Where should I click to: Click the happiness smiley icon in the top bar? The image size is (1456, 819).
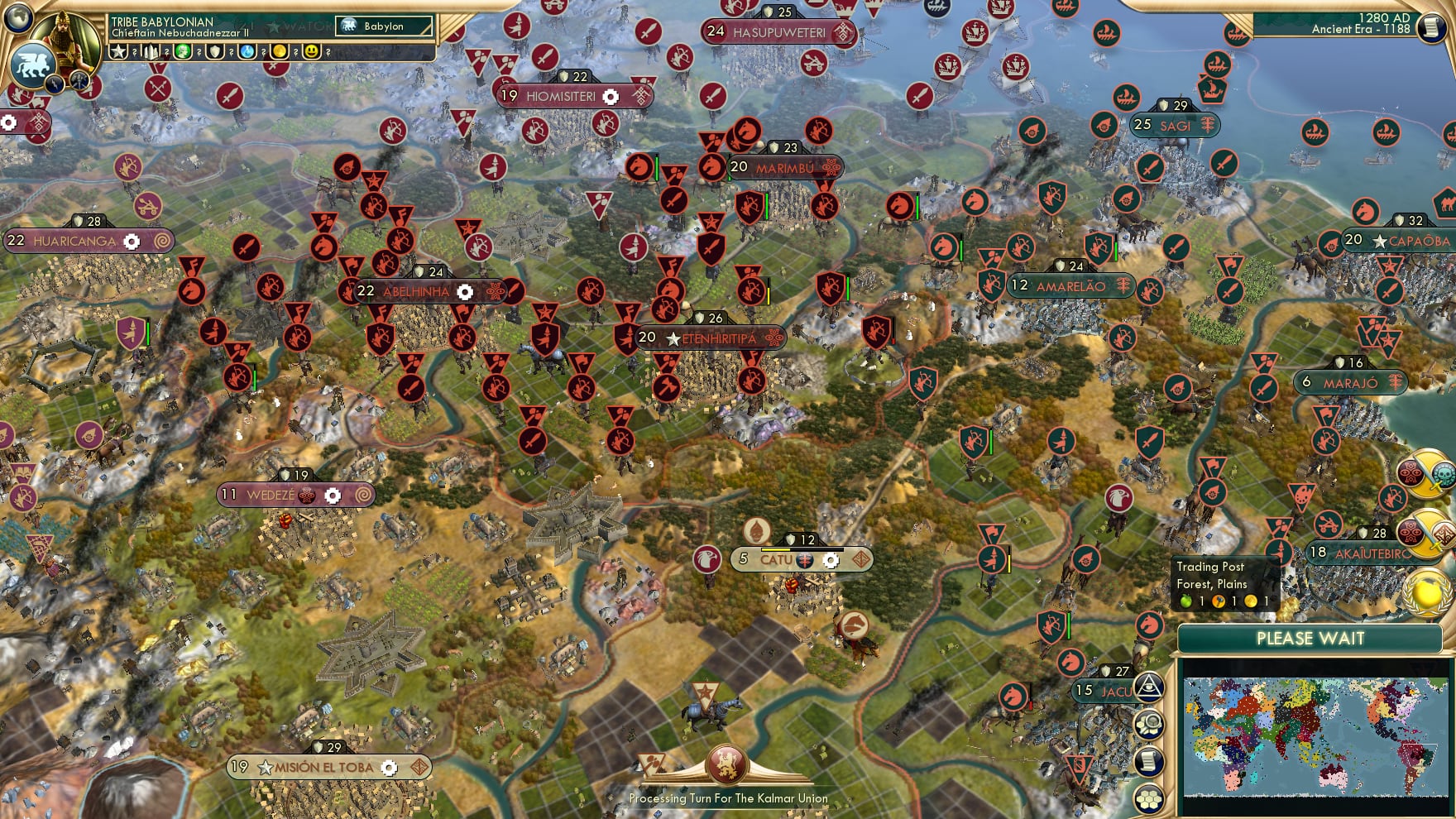[x=311, y=51]
